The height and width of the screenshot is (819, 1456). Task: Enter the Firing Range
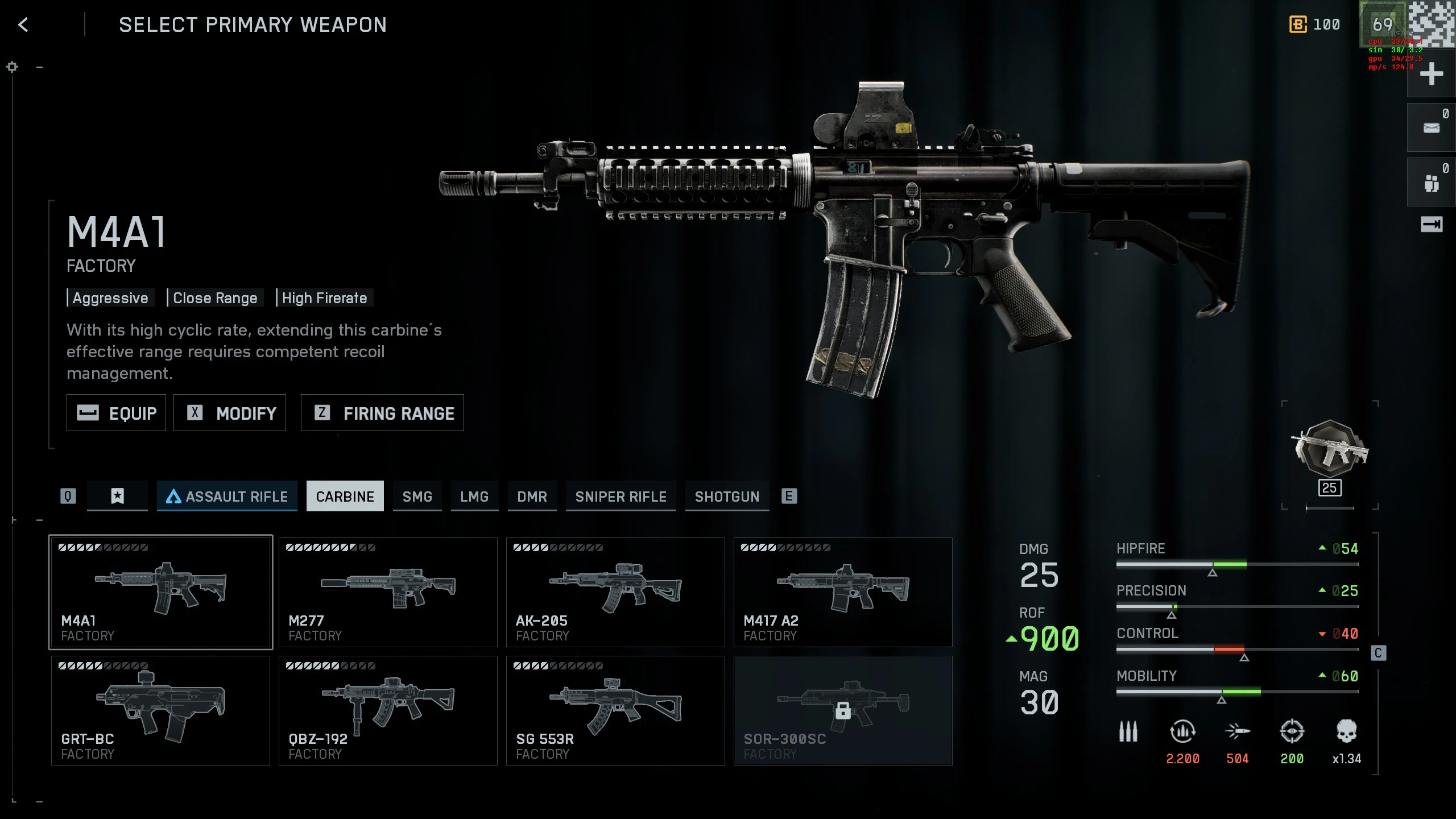382,413
